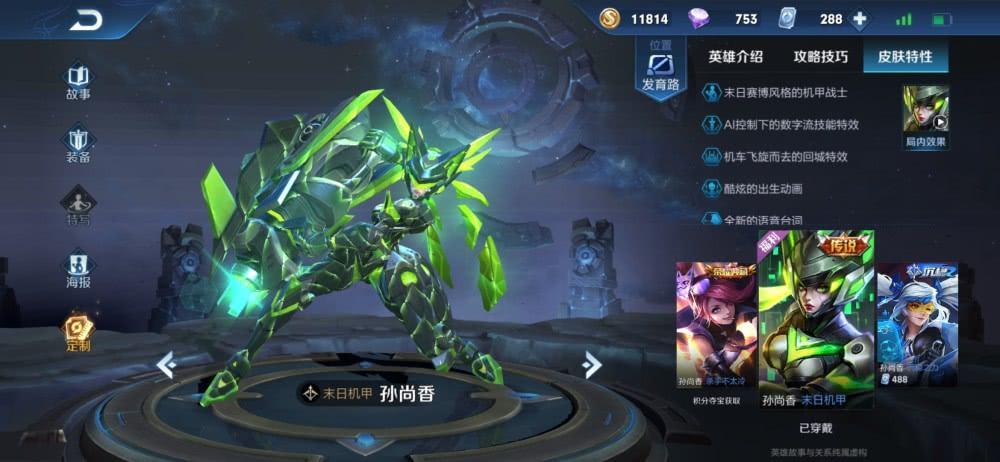
Task: Play the 局内效果 in-game effect preview
Action: point(926,114)
